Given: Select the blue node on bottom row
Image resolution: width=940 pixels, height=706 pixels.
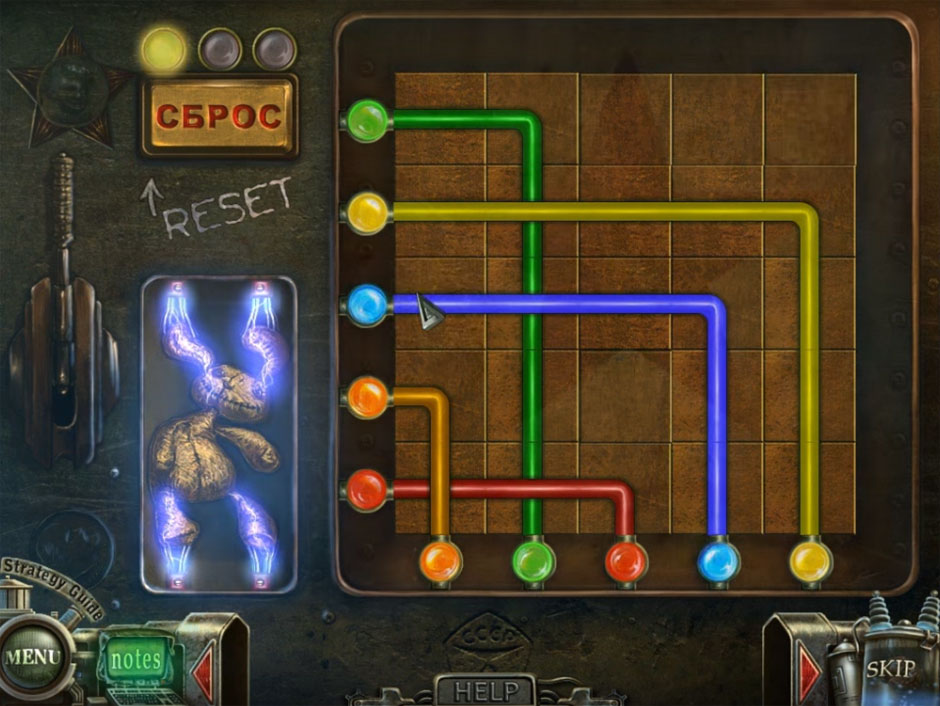Looking at the screenshot, I should tap(718, 560).
